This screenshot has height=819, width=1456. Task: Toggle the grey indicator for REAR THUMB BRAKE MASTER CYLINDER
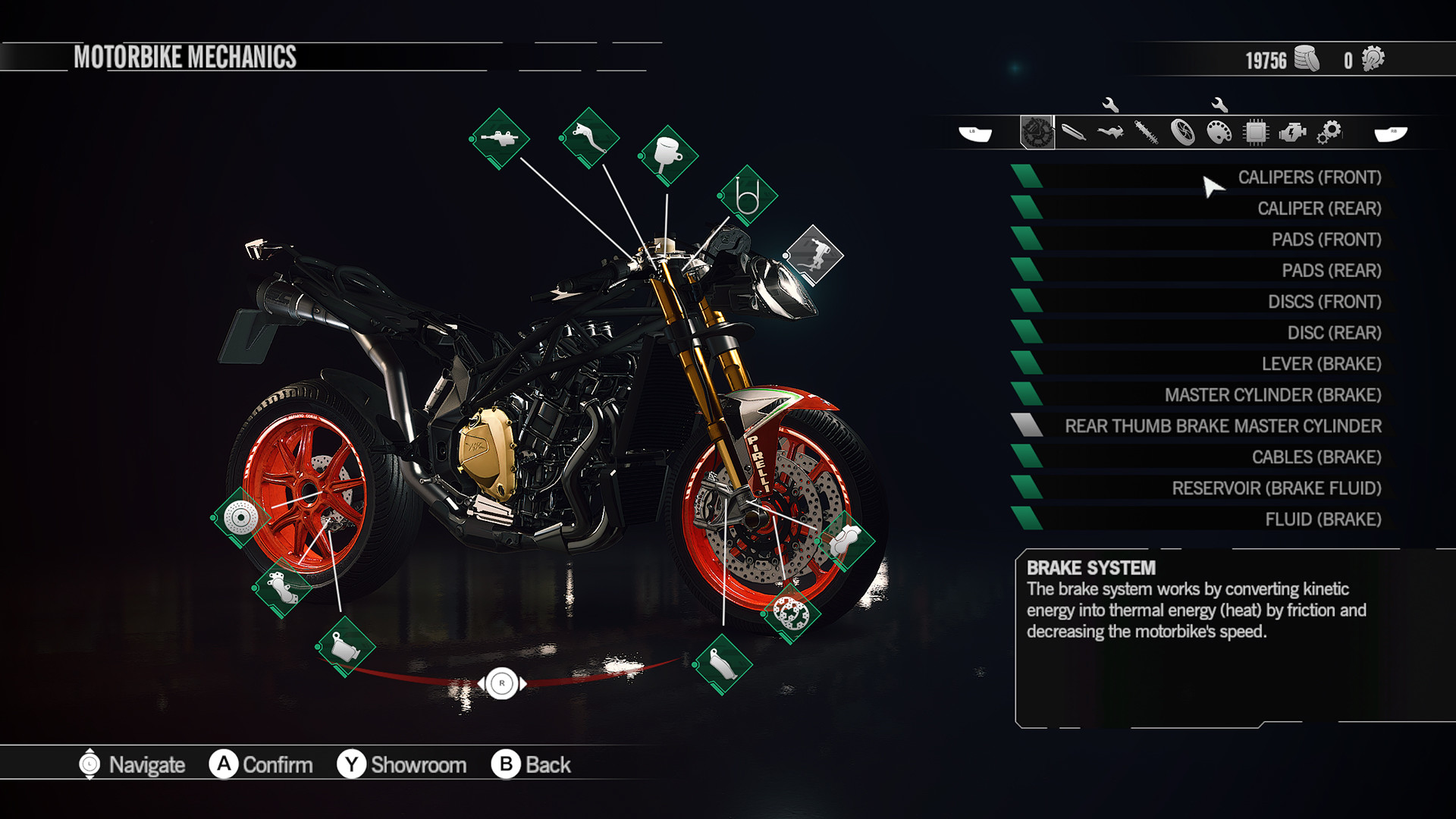coord(1028,426)
